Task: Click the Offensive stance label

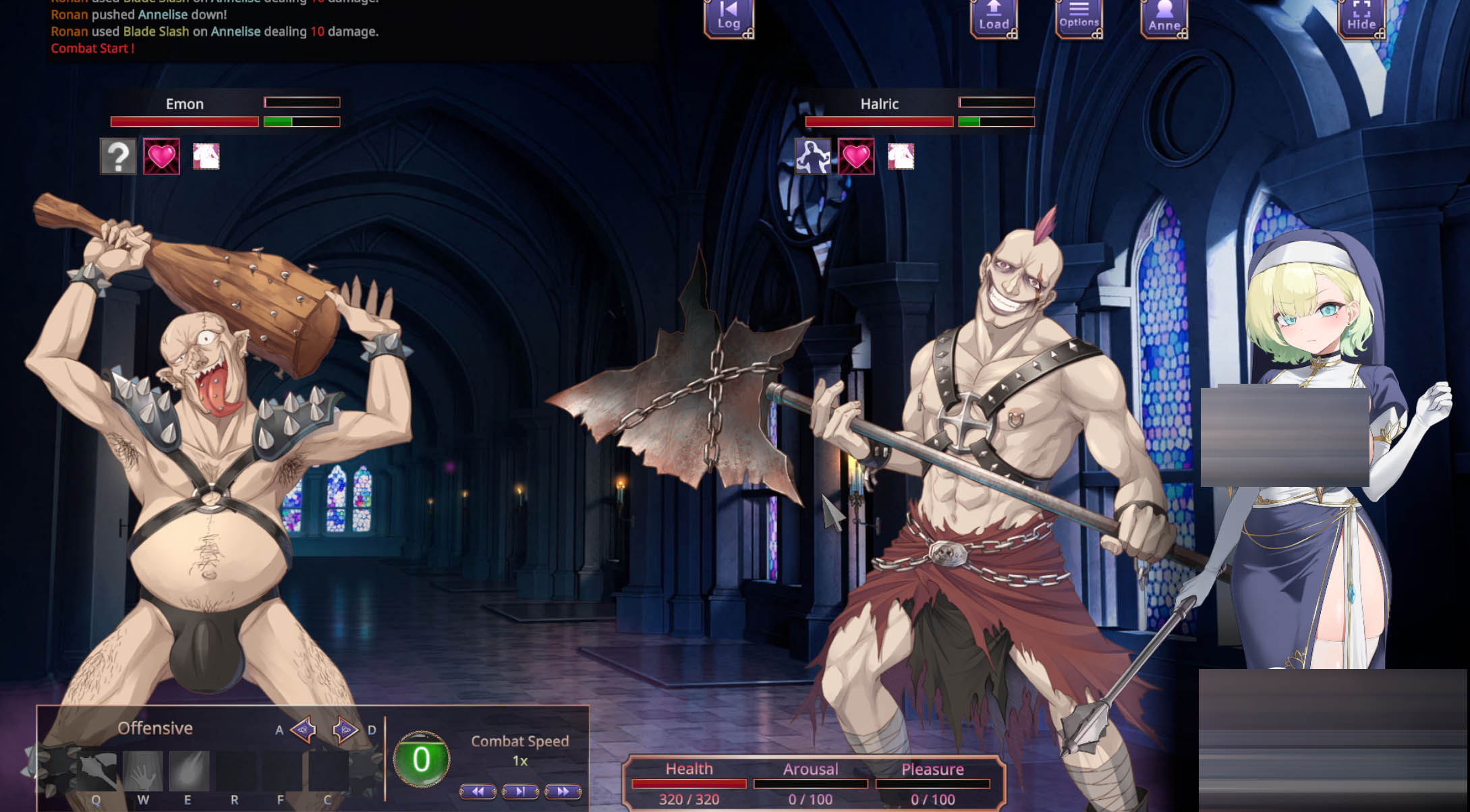Action: pyautogui.click(x=156, y=728)
